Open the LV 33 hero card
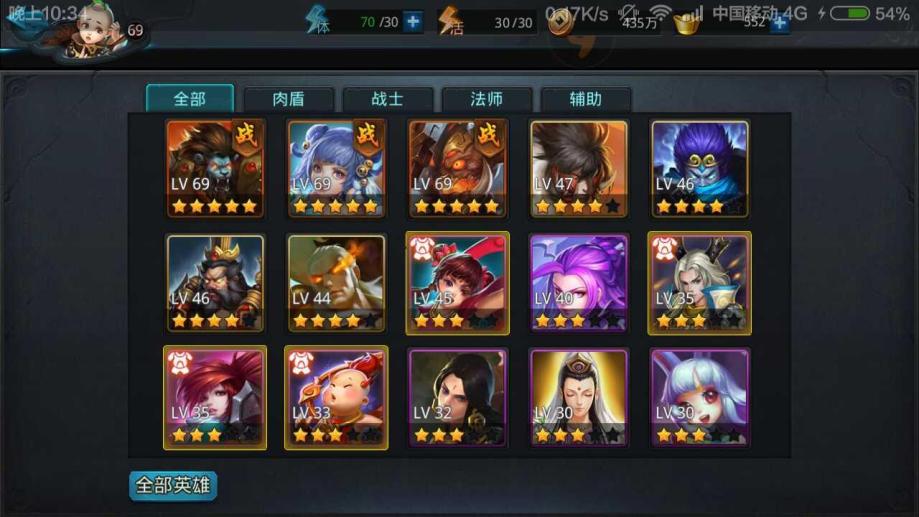 tap(336, 397)
